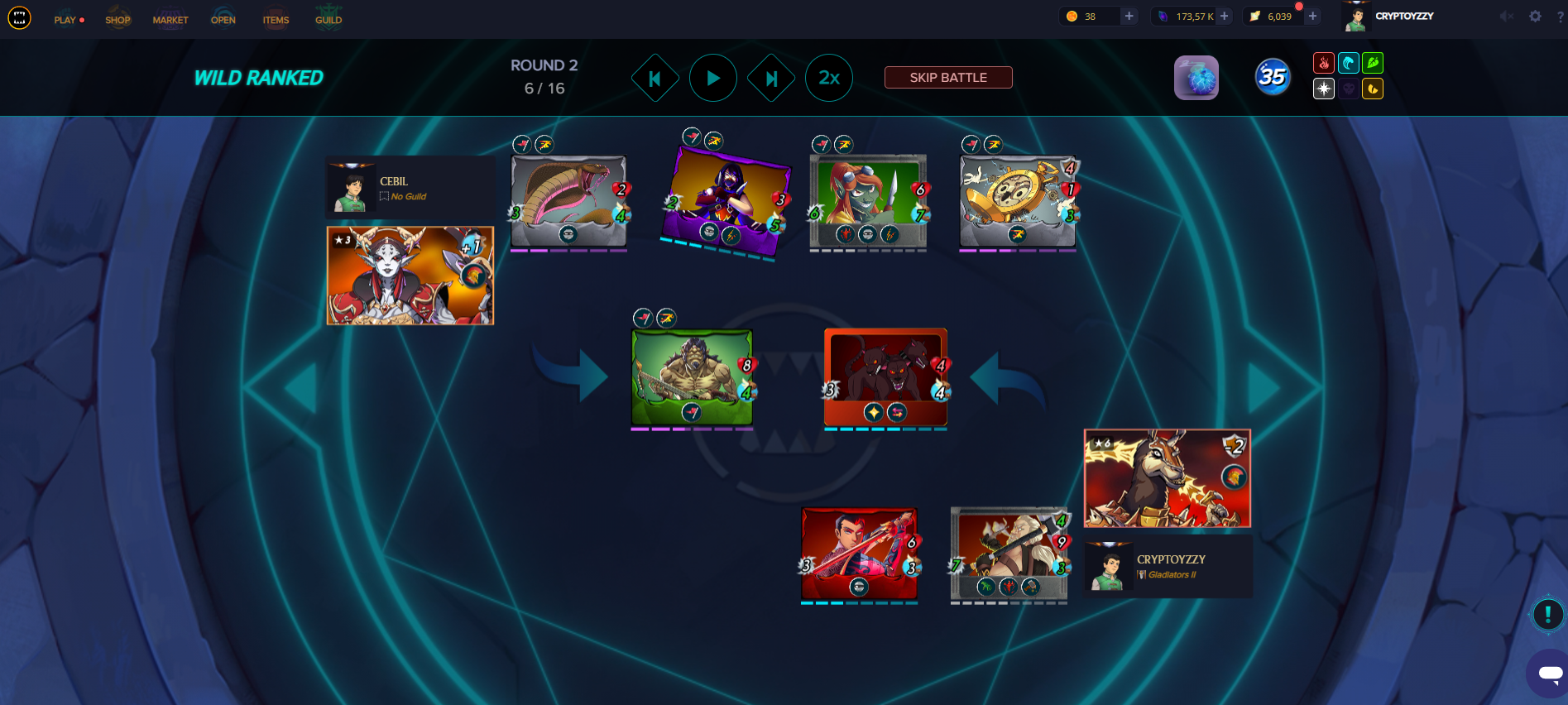
Task: Go to the Market
Action: pos(170,20)
